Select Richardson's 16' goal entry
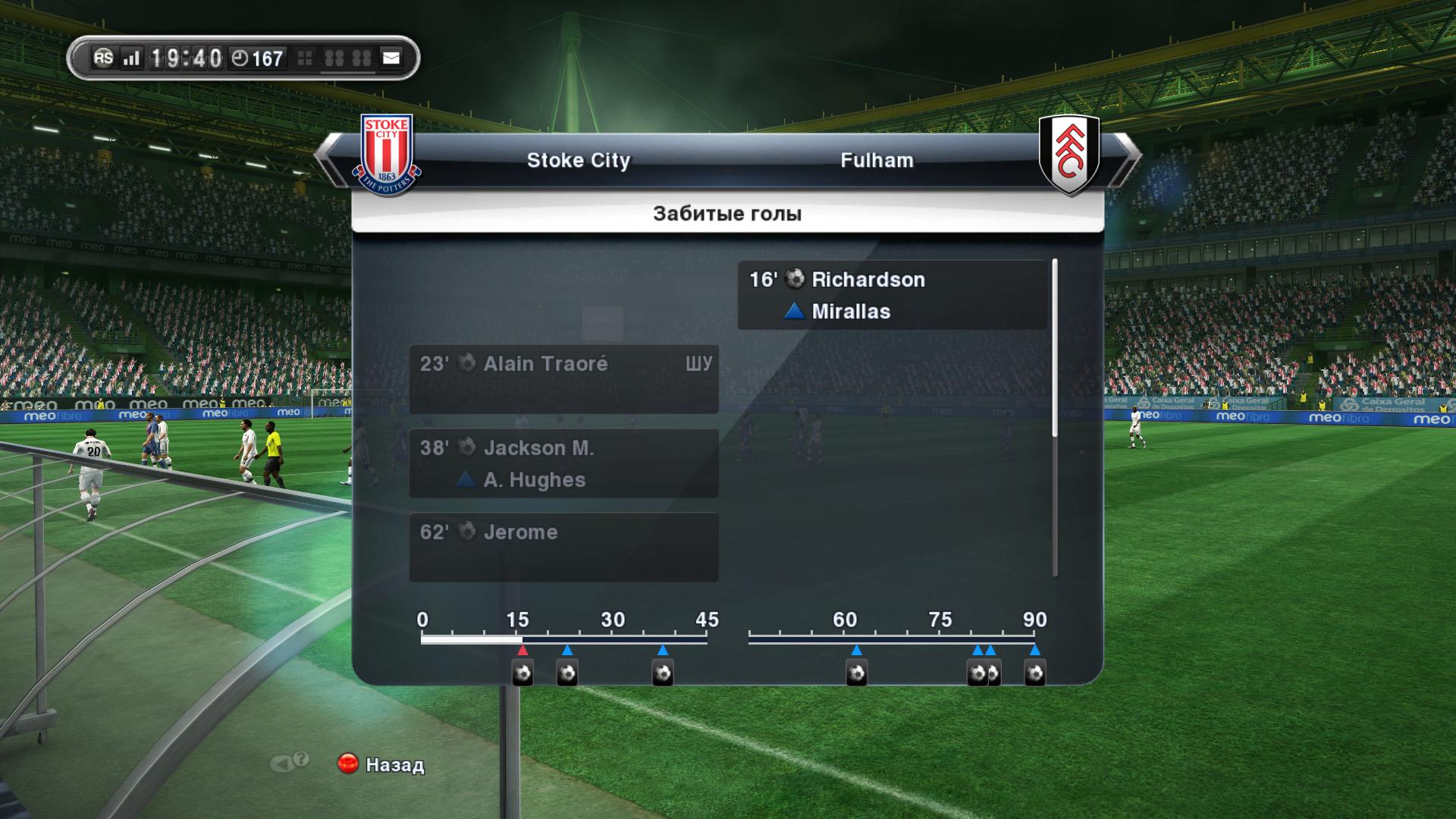The width and height of the screenshot is (1456, 819). click(892, 295)
